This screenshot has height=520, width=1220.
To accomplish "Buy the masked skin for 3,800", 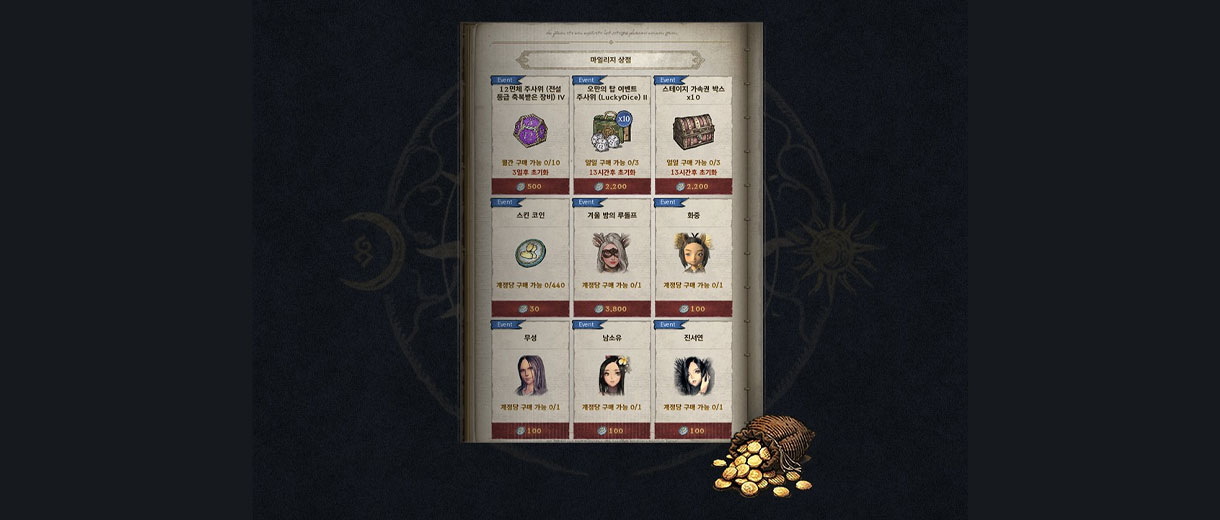I will click(611, 308).
